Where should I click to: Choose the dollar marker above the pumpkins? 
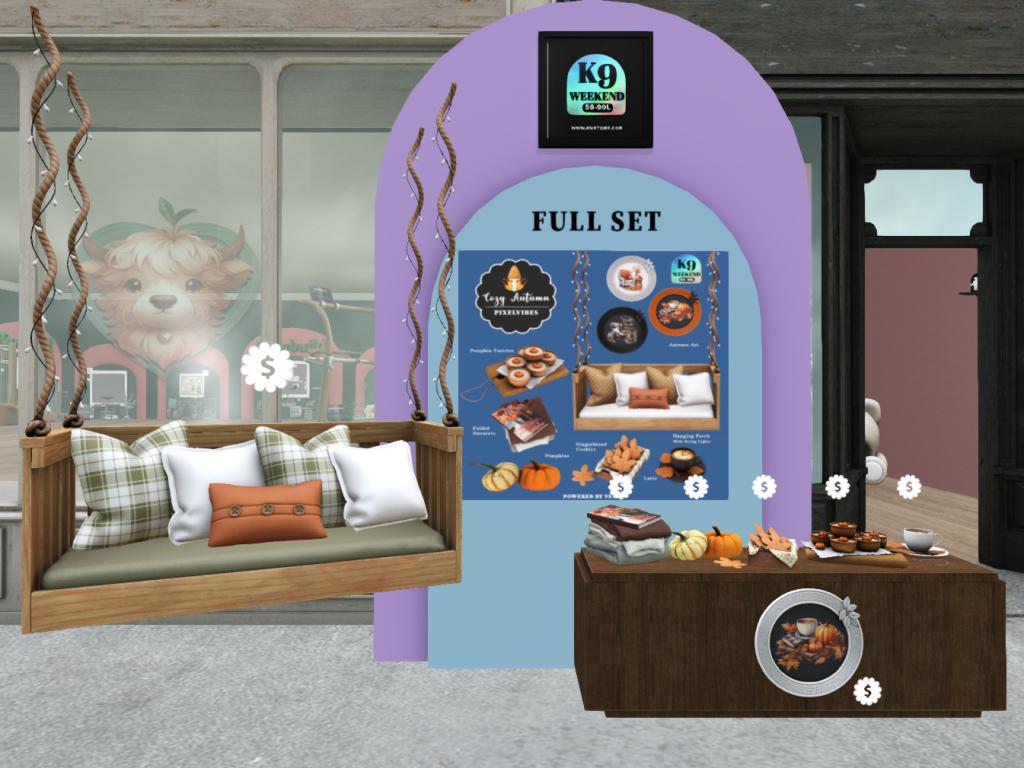pos(696,487)
